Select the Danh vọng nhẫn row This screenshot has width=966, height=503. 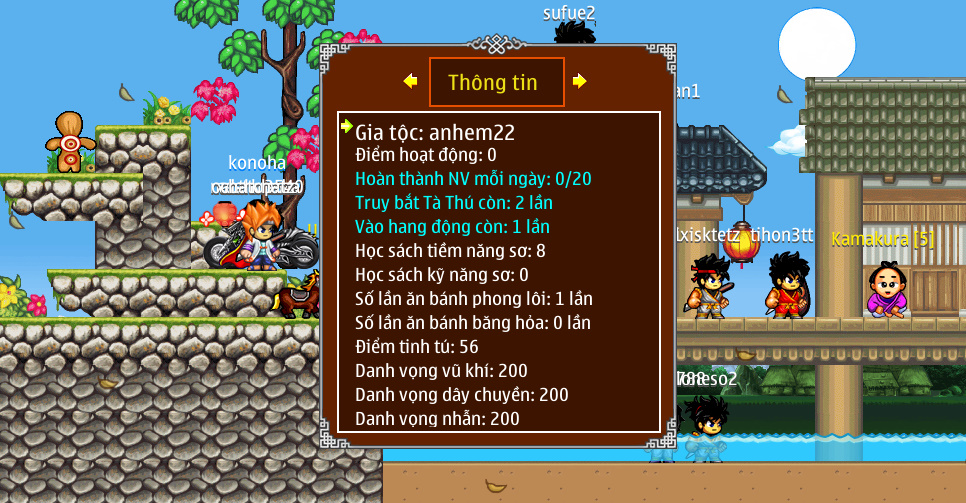pyautogui.click(x=437, y=418)
